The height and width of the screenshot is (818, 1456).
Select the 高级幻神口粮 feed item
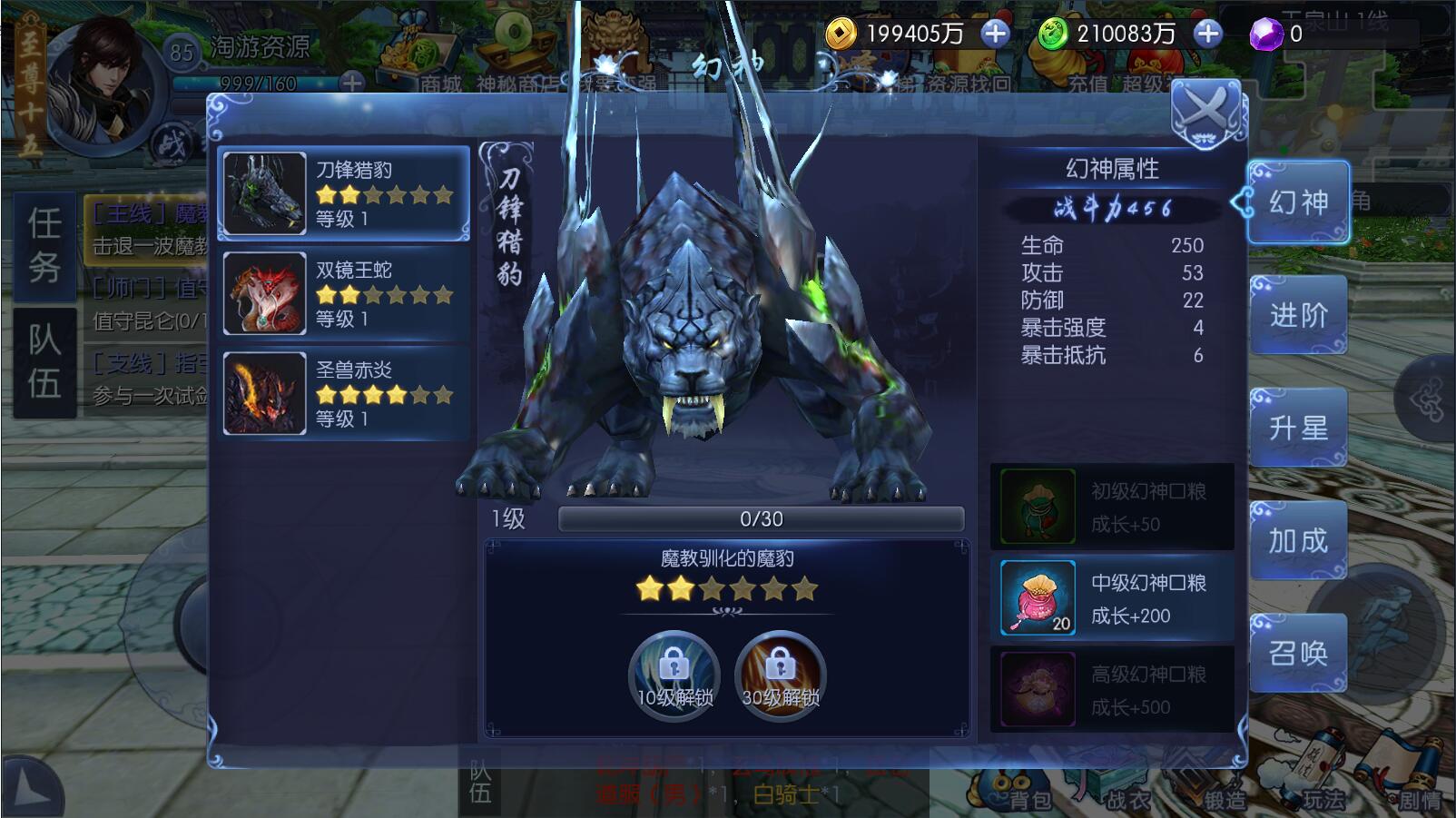(1113, 690)
